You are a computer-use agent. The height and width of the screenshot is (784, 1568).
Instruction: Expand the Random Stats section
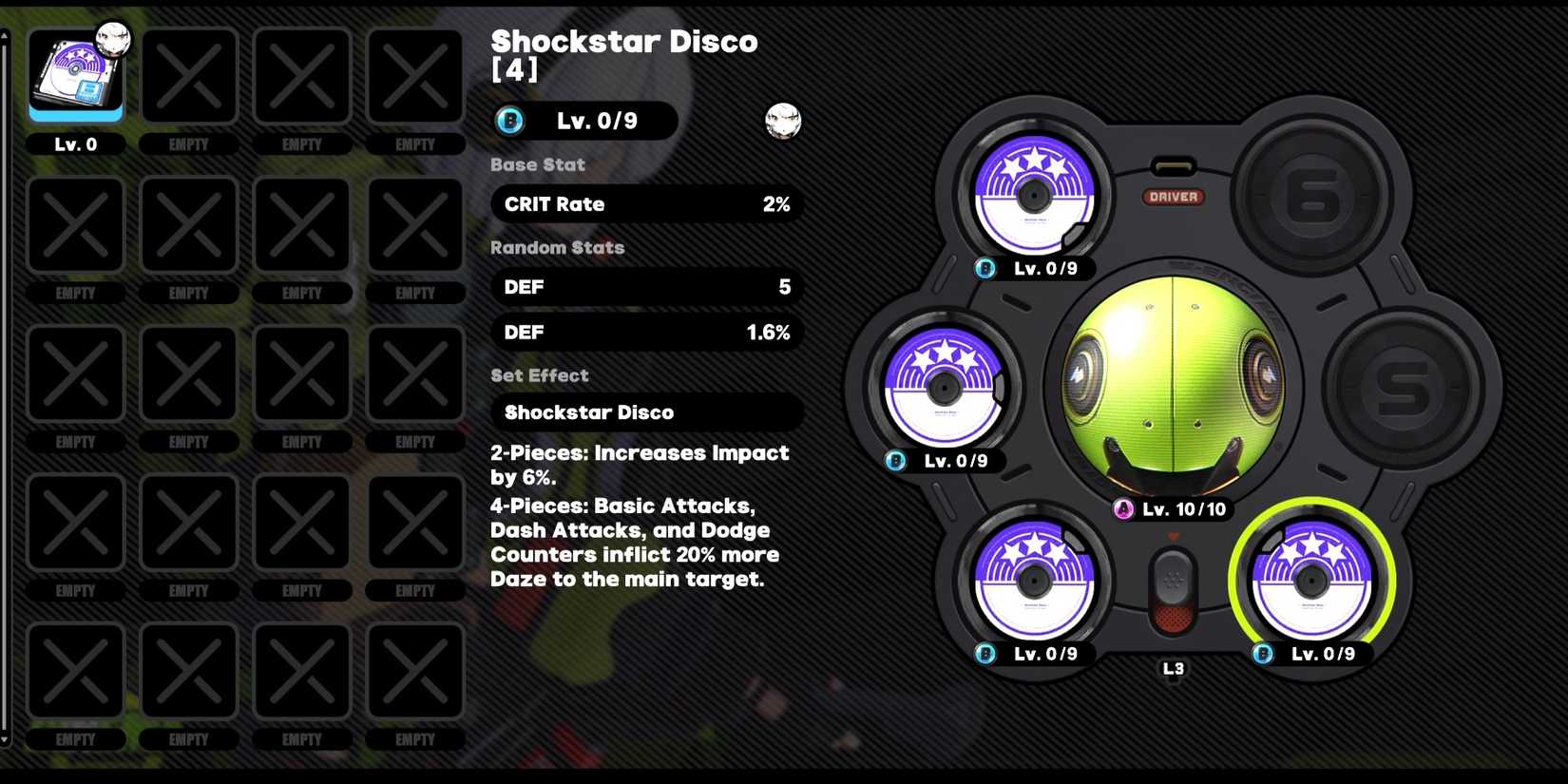click(x=557, y=247)
